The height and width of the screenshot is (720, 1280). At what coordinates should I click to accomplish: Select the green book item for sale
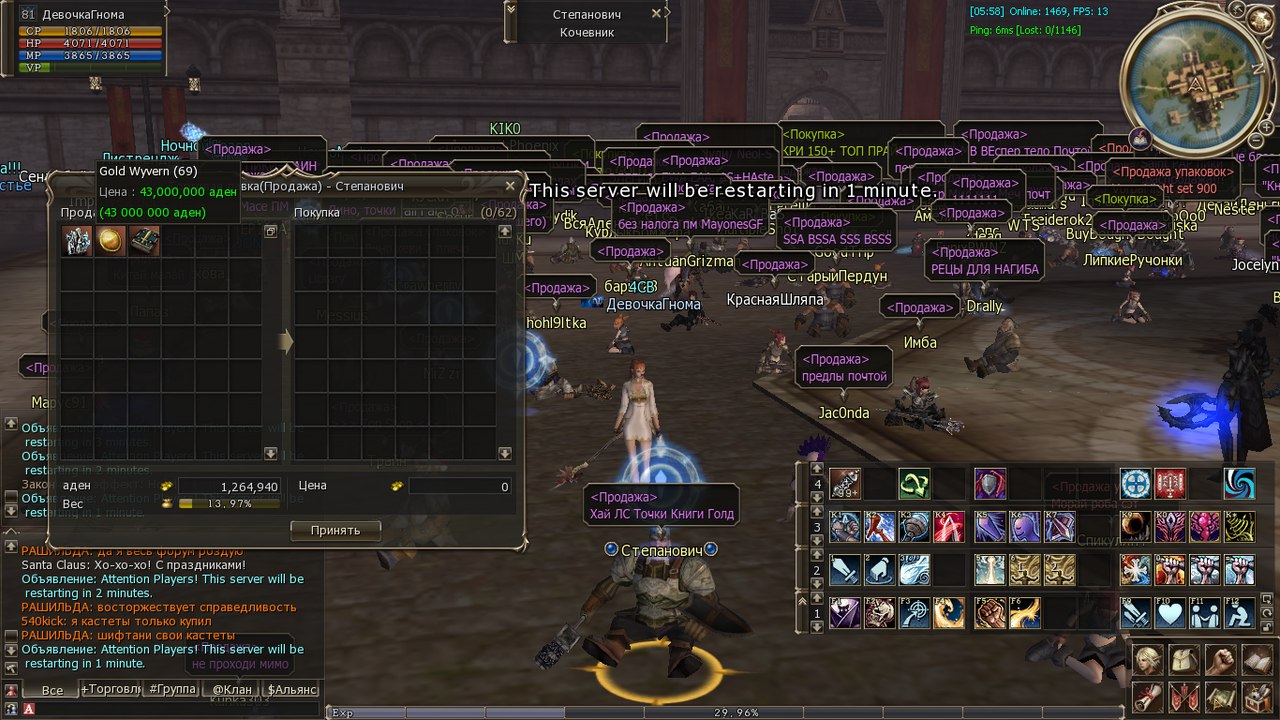point(145,241)
